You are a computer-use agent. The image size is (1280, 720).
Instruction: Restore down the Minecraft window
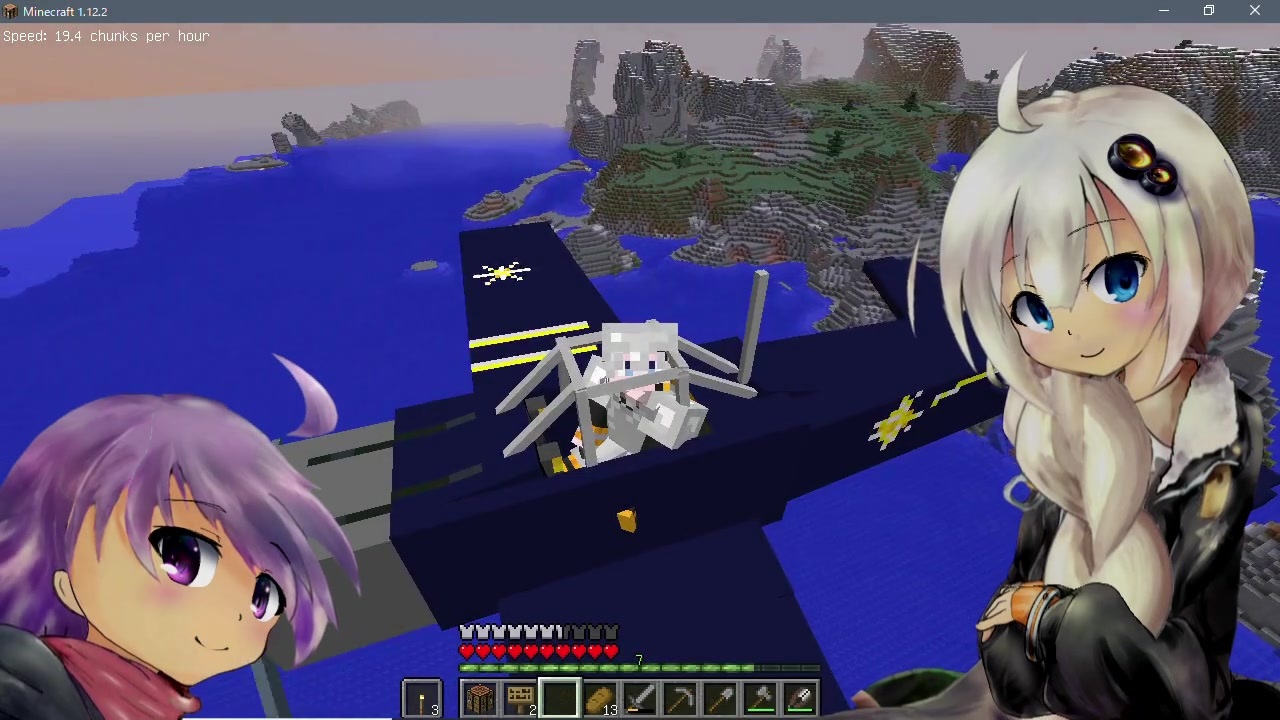(1208, 11)
